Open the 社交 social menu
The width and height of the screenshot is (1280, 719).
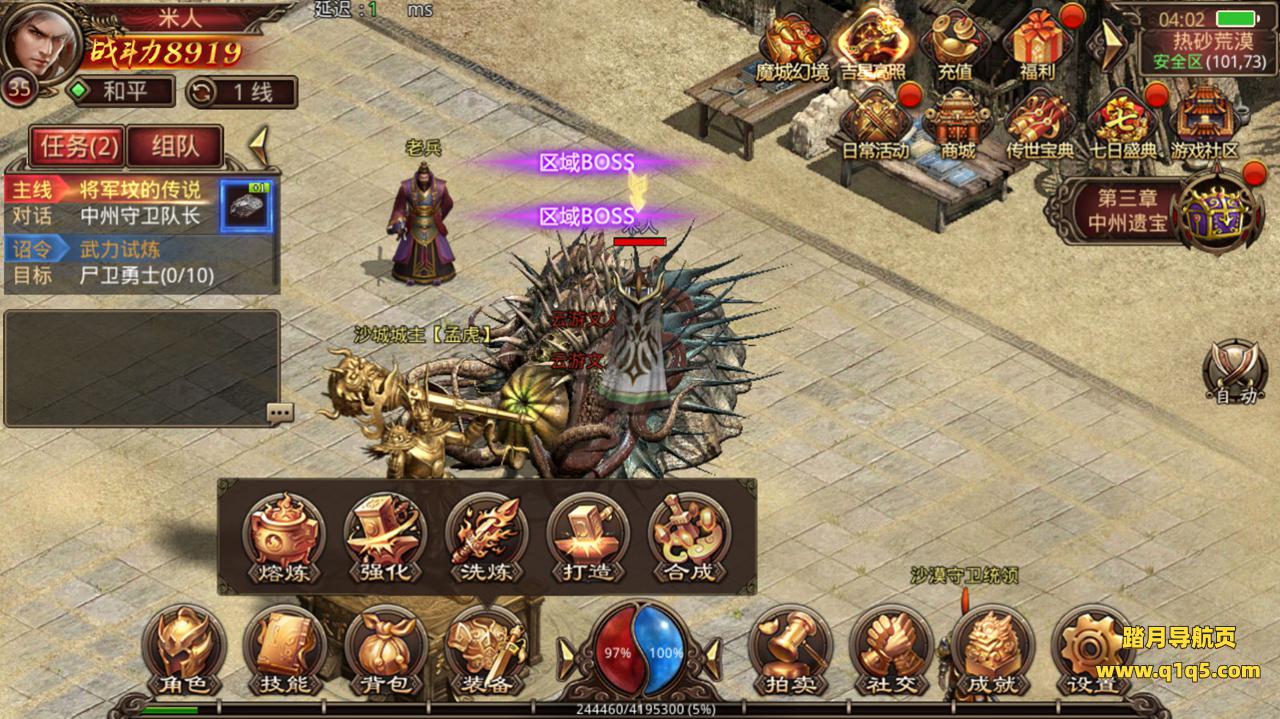tap(891, 650)
